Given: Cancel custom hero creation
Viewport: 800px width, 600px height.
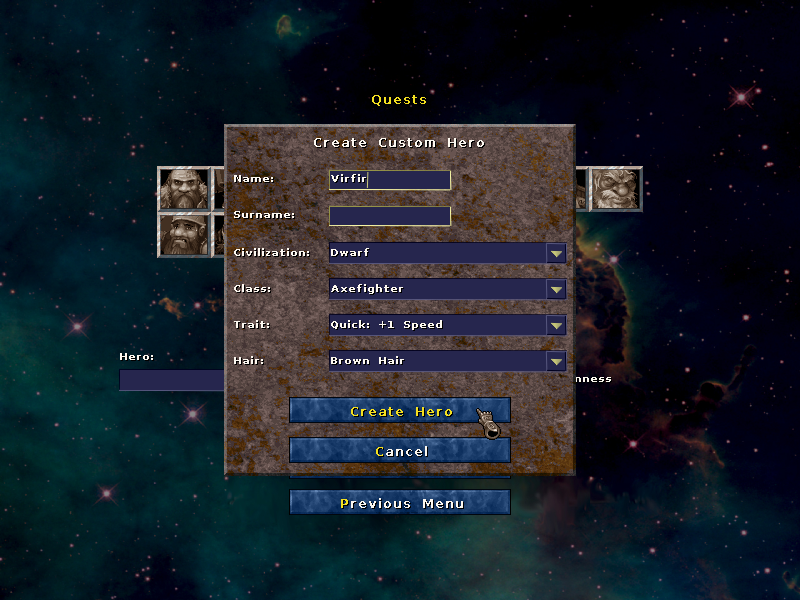Looking at the screenshot, I should (x=400, y=451).
